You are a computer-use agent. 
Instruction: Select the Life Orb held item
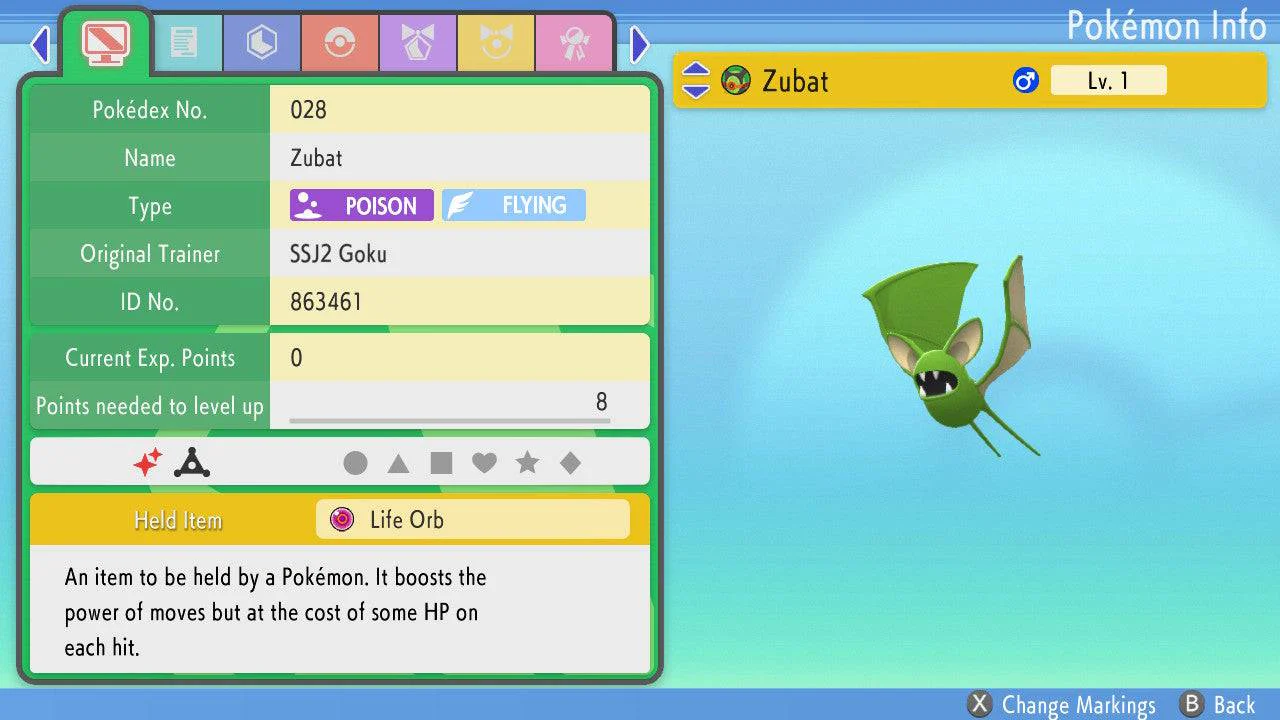[472, 520]
